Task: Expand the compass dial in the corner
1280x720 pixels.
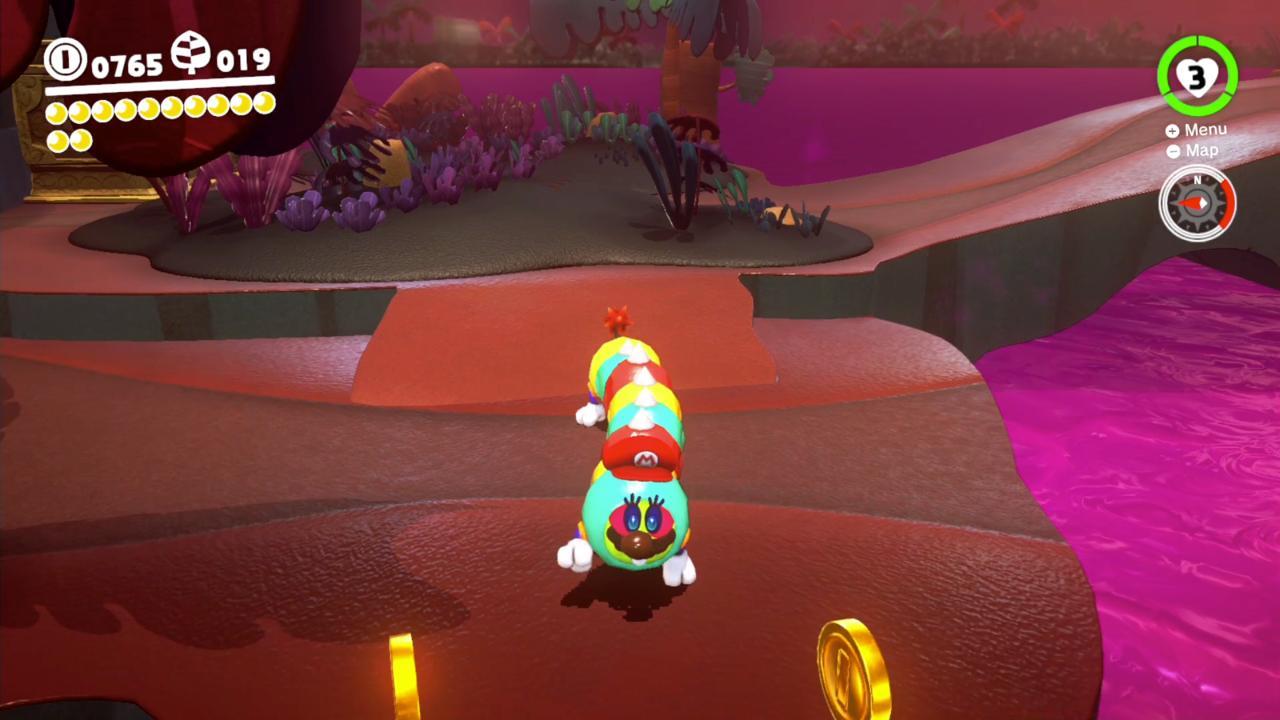Action: (x=1197, y=205)
